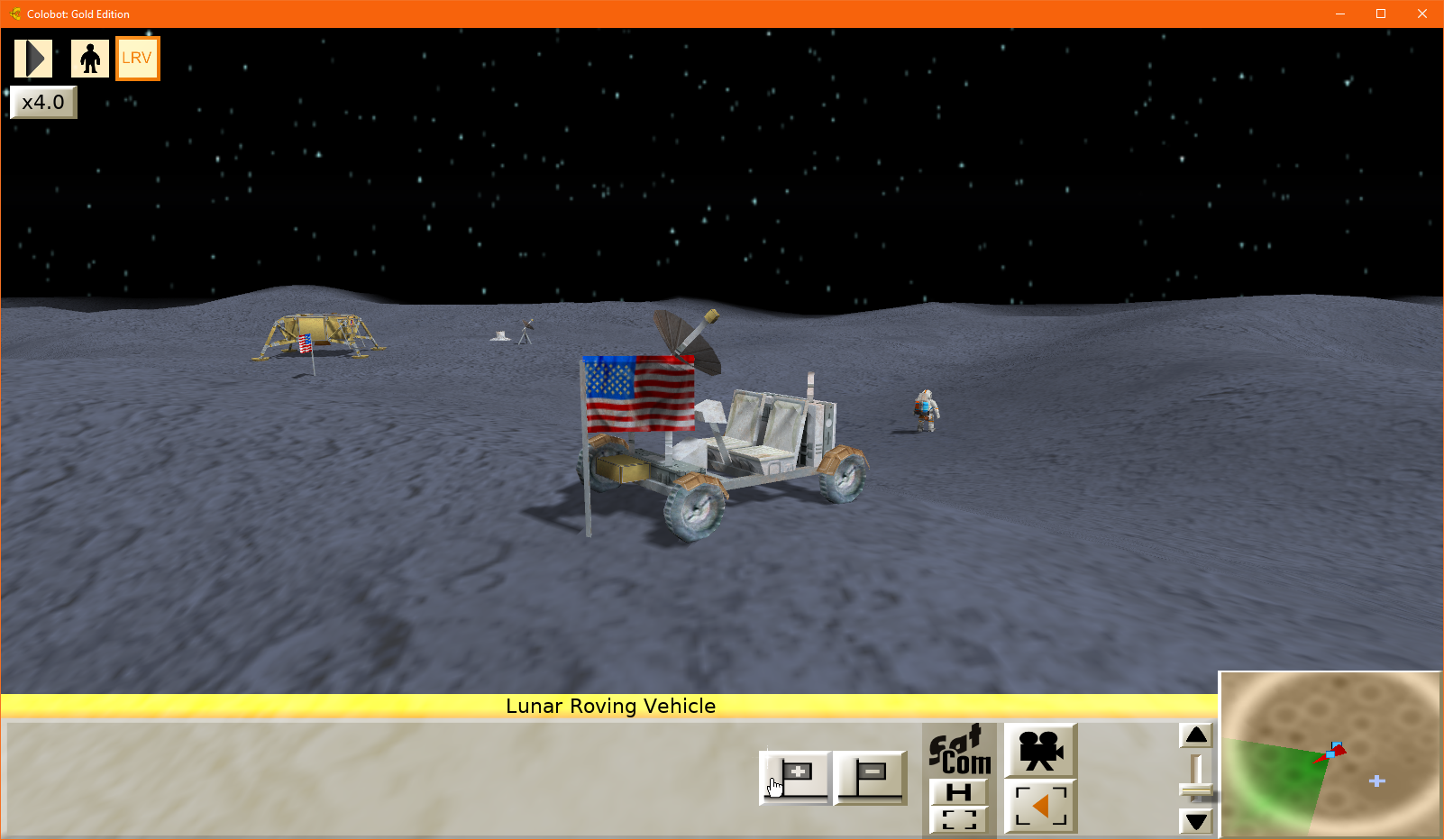
Task: Remove a flag using the flag-minus icon
Action: point(871,779)
